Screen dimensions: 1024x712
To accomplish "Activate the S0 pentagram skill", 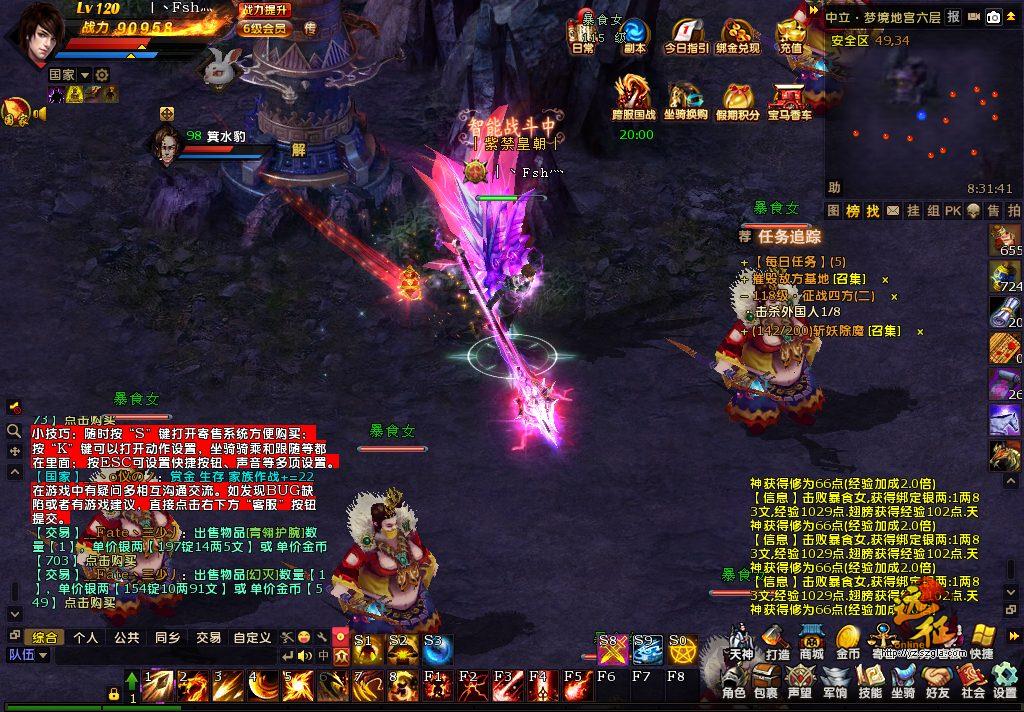I will tap(682, 650).
